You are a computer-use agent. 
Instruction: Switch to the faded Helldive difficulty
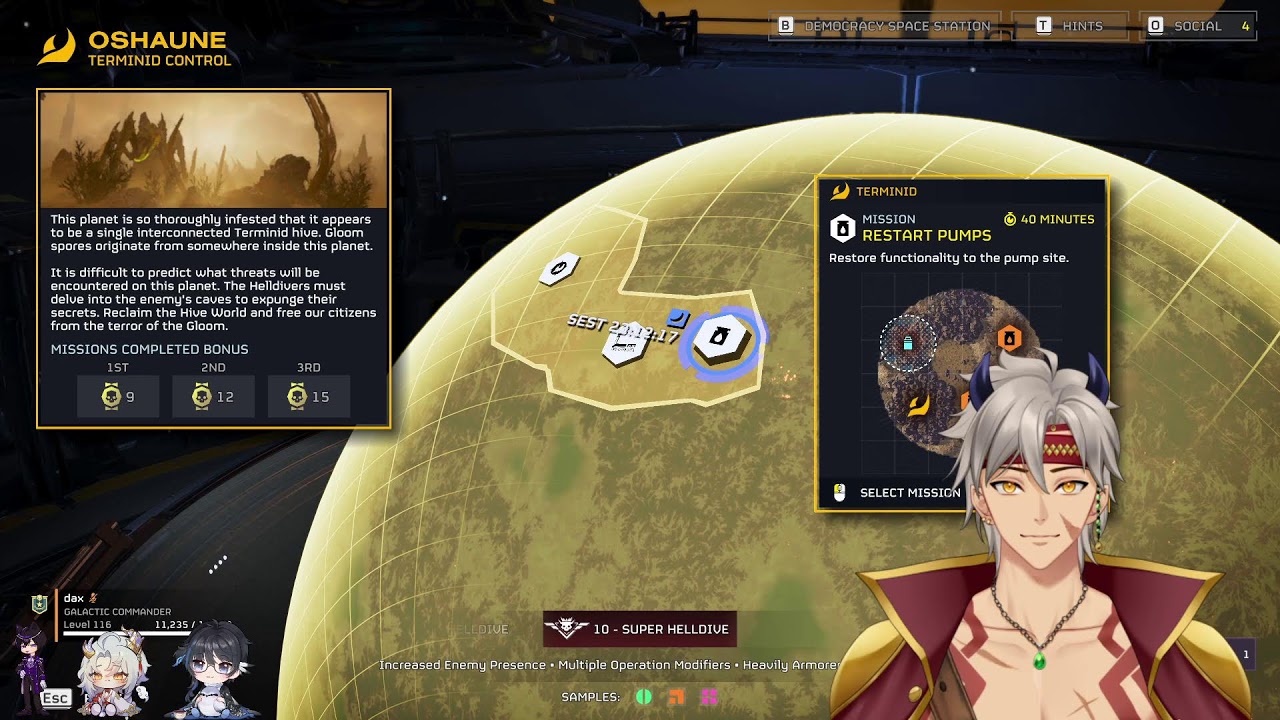478,629
